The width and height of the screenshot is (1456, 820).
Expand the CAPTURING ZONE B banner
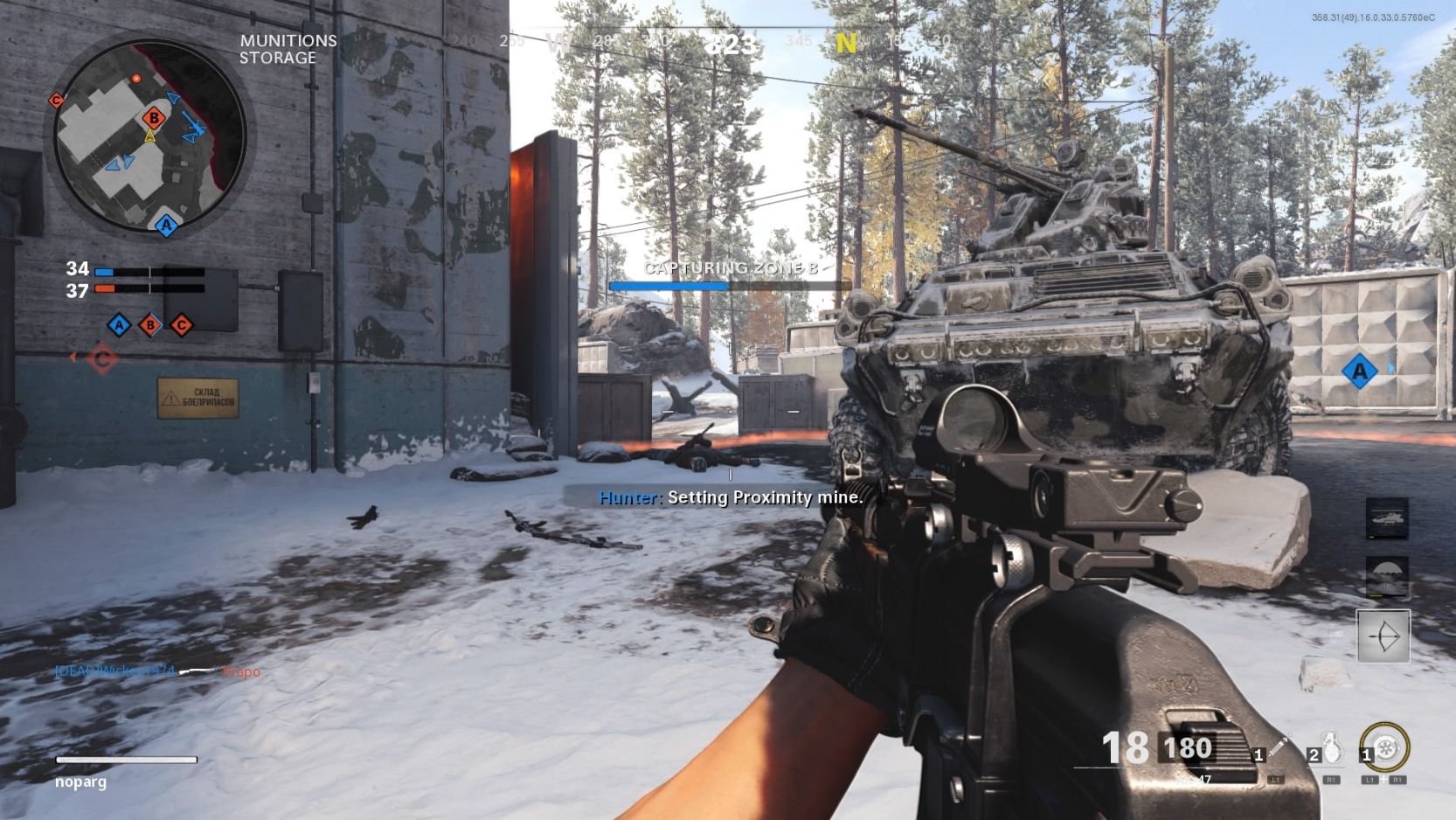coord(731,268)
